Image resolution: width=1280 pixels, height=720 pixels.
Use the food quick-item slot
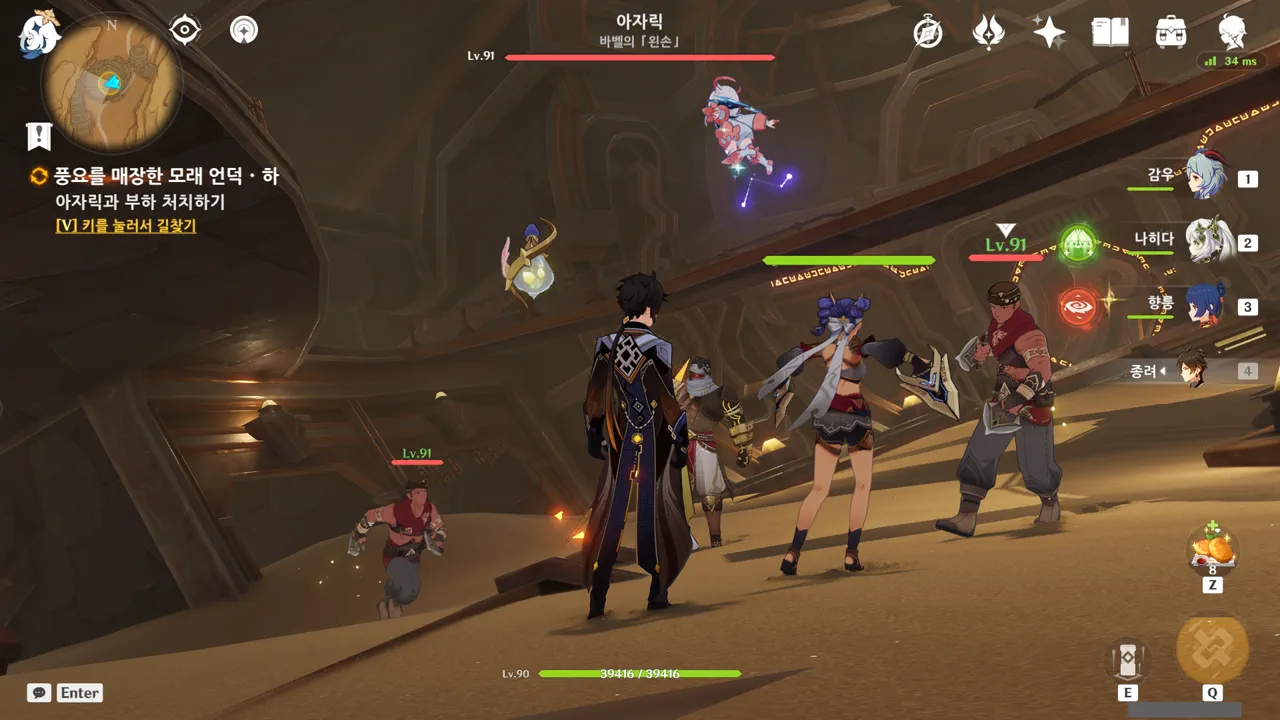point(1211,550)
